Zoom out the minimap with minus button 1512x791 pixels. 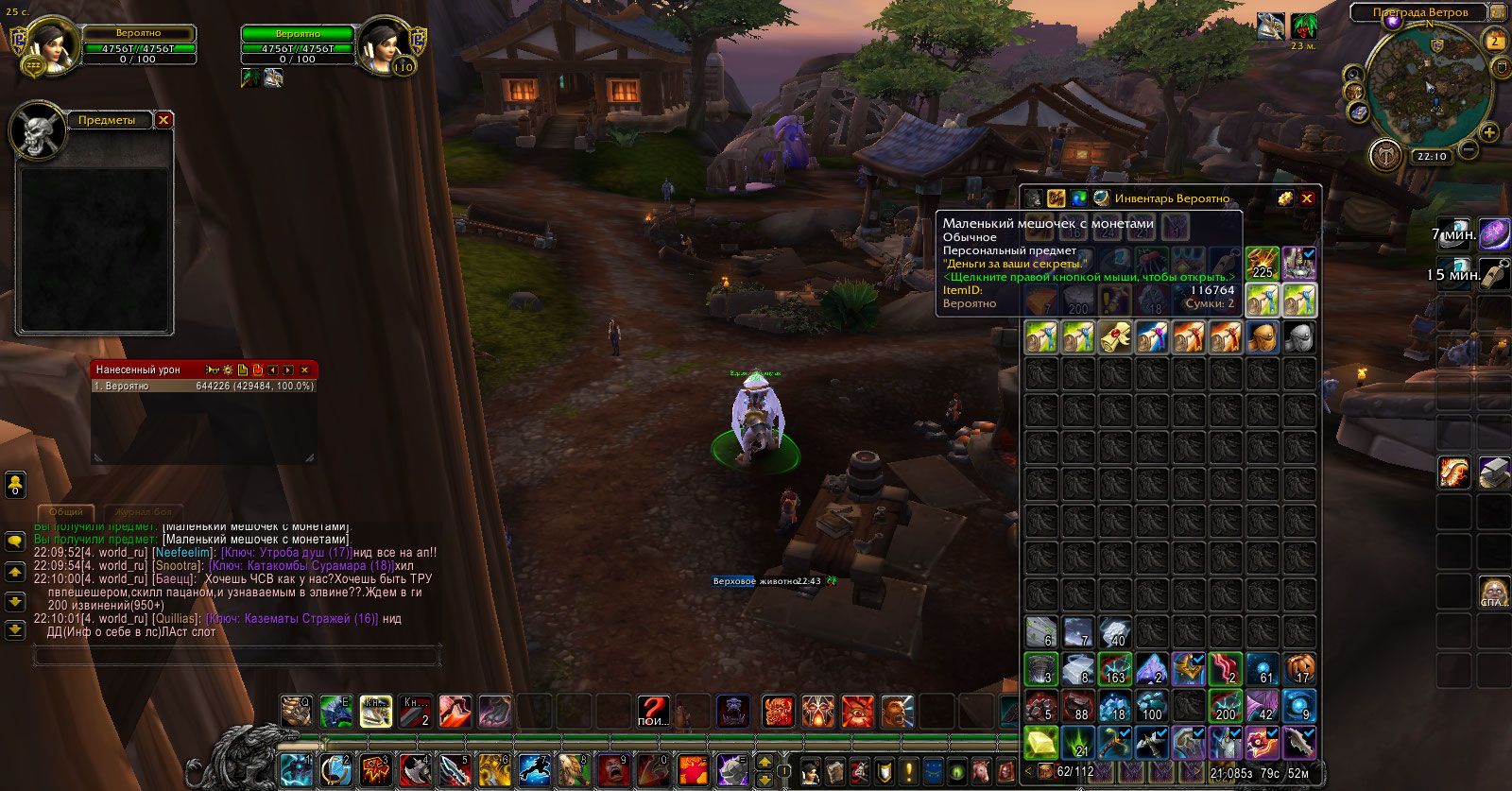[1469, 149]
